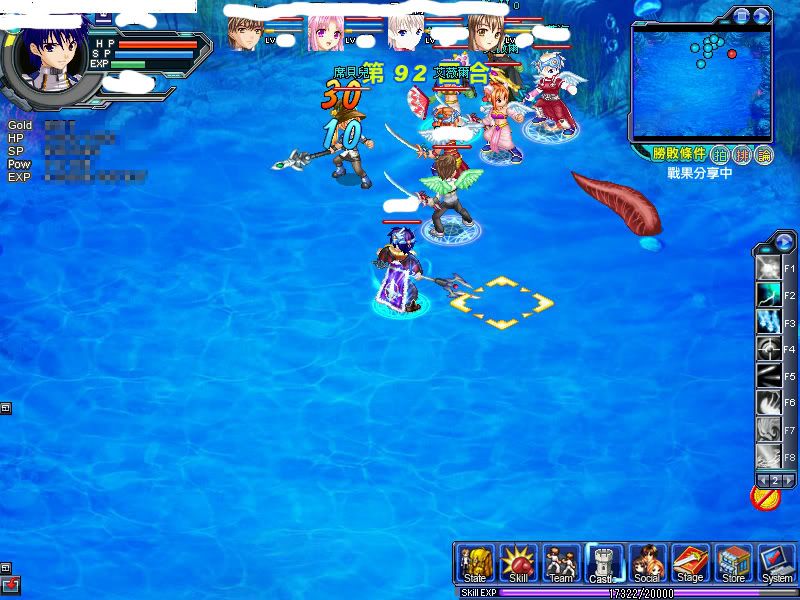Open the Skill menu
This screenshot has width=800, height=600.
click(519, 564)
